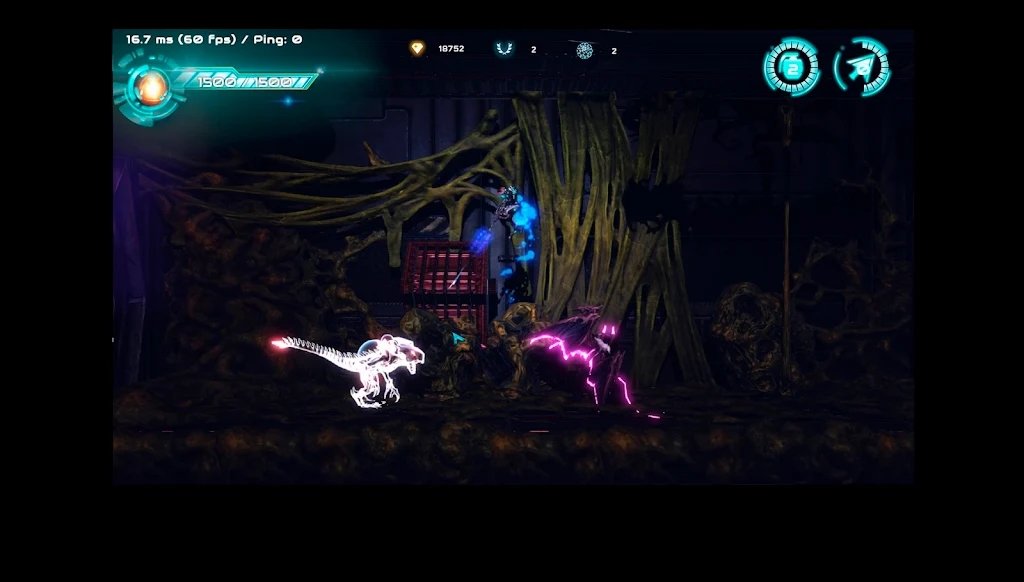Select the orange orb character portrait
The width and height of the screenshot is (1024, 582).
click(150, 87)
